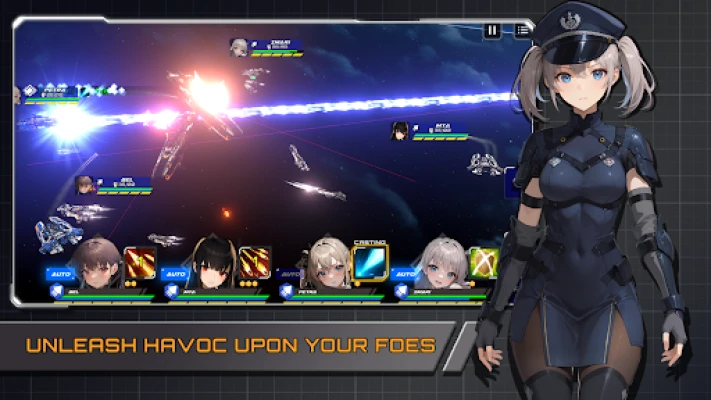Toggle Auto for the black-haired pilot
This screenshot has height=400, width=711.
(x=174, y=272)
